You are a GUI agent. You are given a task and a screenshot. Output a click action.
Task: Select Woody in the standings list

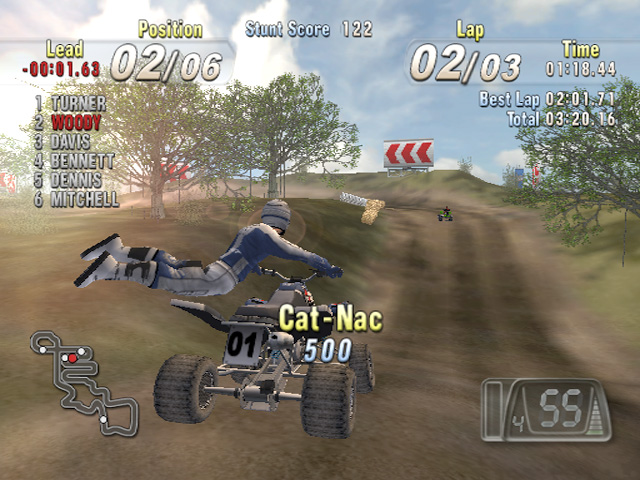(x=76, y=122)
